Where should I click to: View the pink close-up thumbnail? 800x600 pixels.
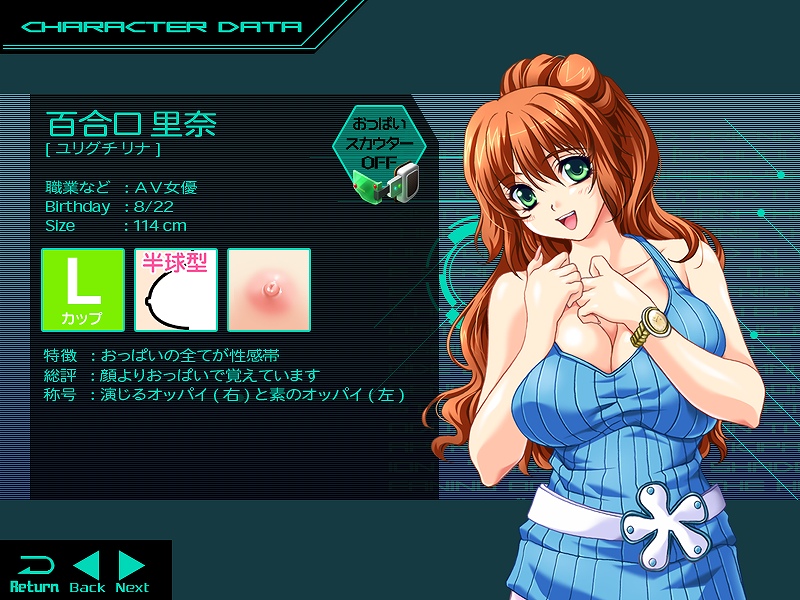point(269,290)
